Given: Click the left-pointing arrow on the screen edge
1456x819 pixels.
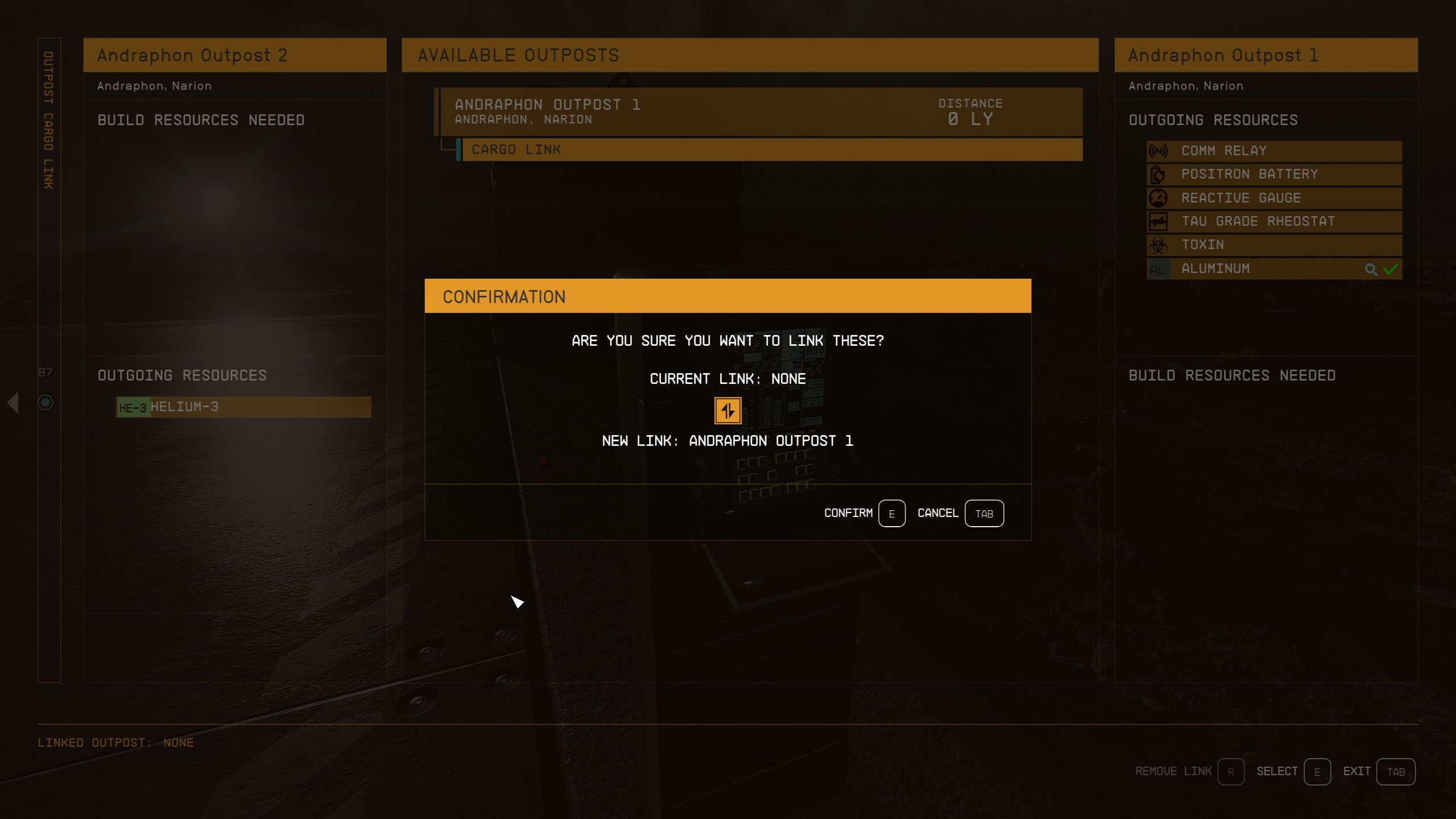Looking at the screenshot, I should pos(14,403).
